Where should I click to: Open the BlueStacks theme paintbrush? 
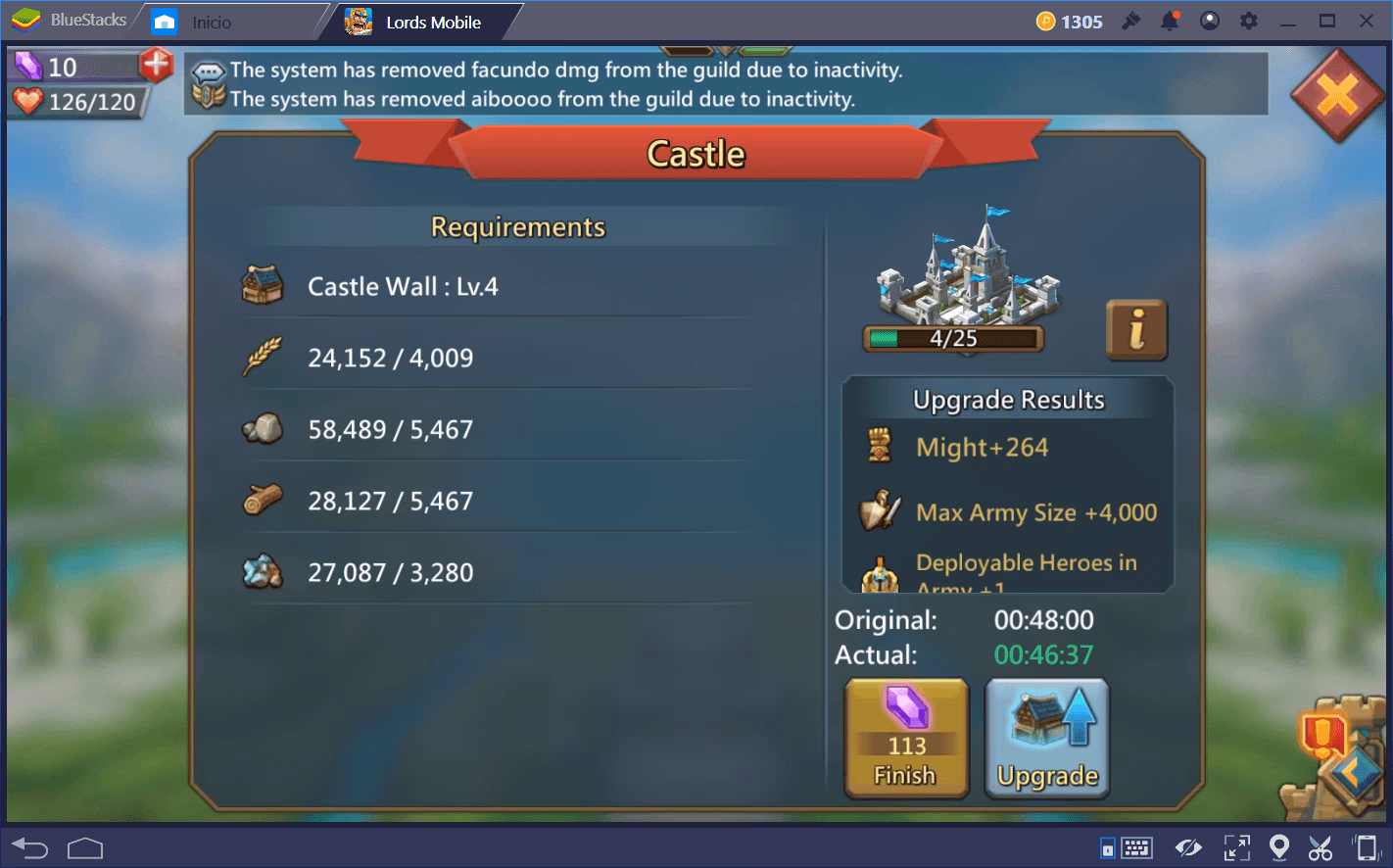[x=1129, y=21]
